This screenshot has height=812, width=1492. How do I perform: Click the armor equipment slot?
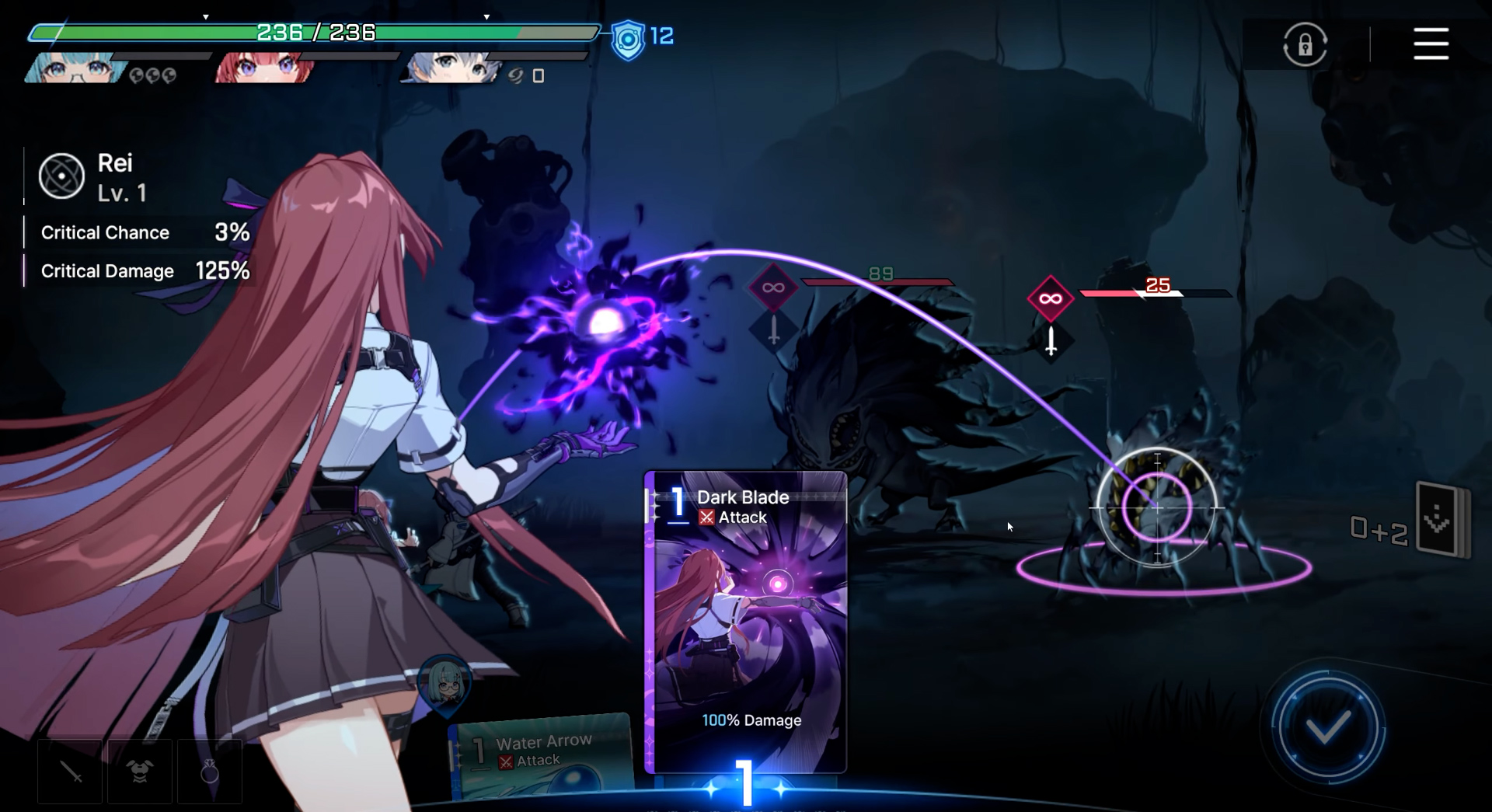coord(140,772)
